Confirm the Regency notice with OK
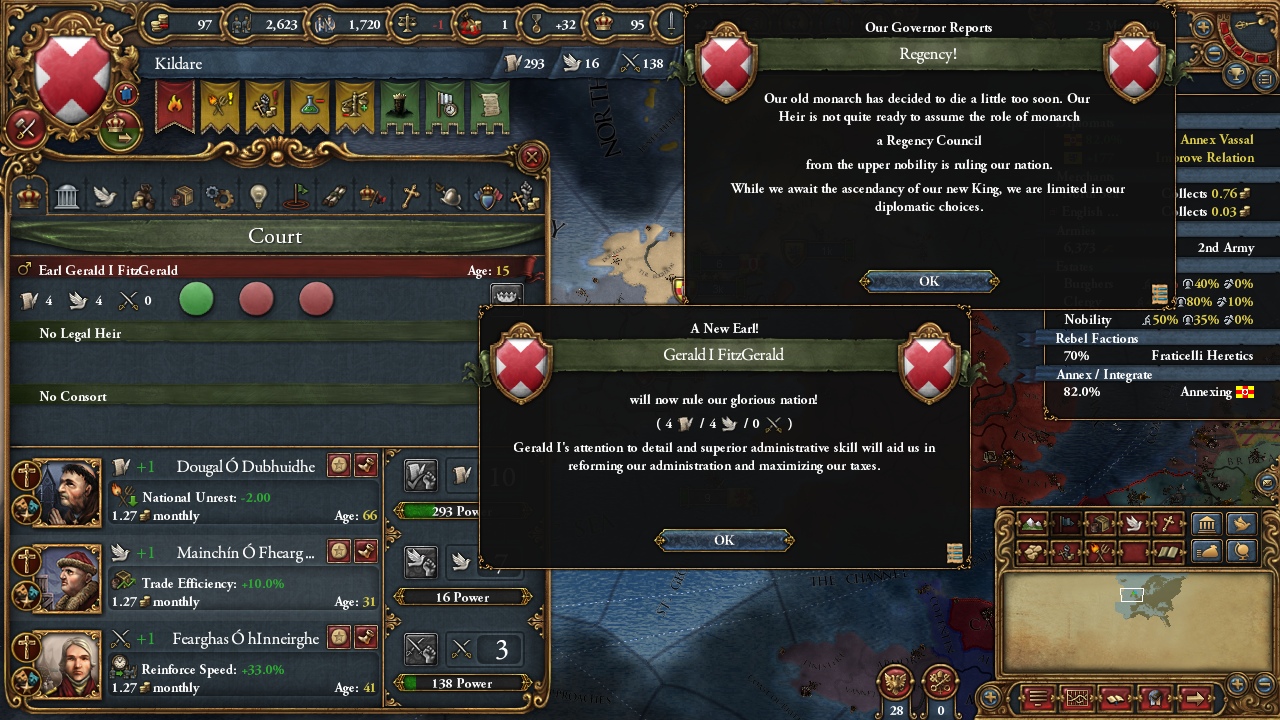The height and width of the screenshot is (720, 1280). (x=929, y=282)
